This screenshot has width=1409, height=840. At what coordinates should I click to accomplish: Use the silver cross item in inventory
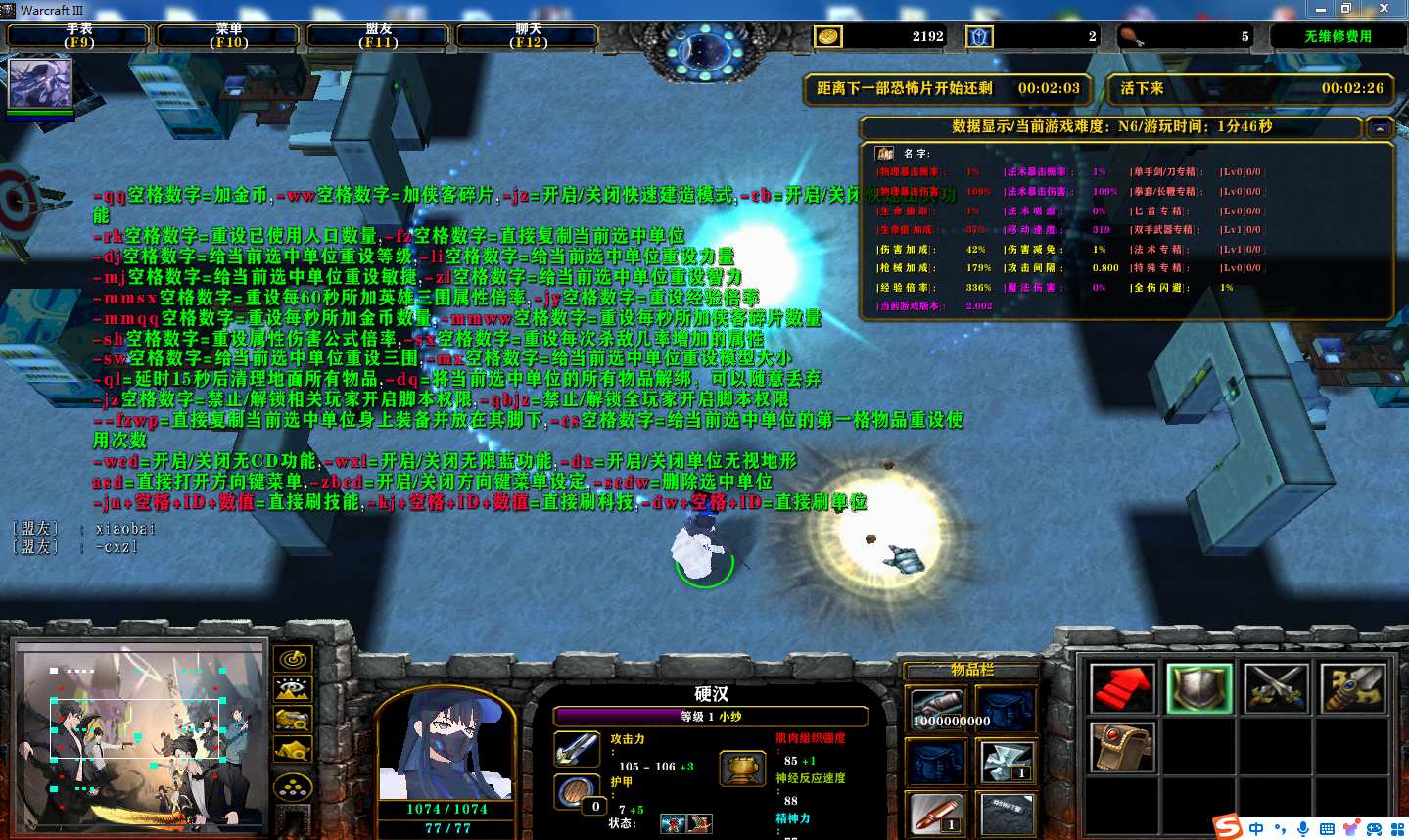[x=1006, y=762]
